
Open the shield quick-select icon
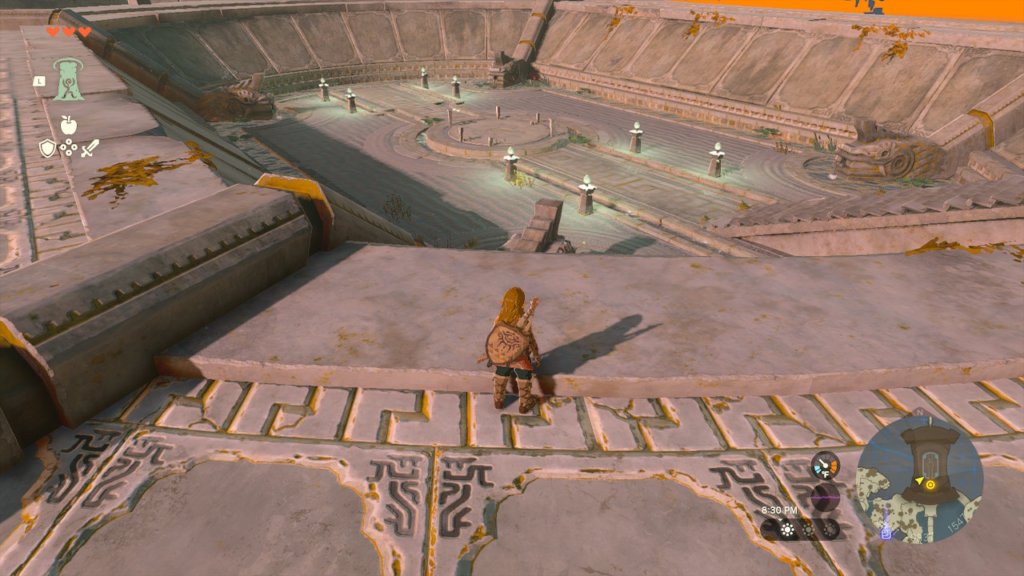(47, 149)
